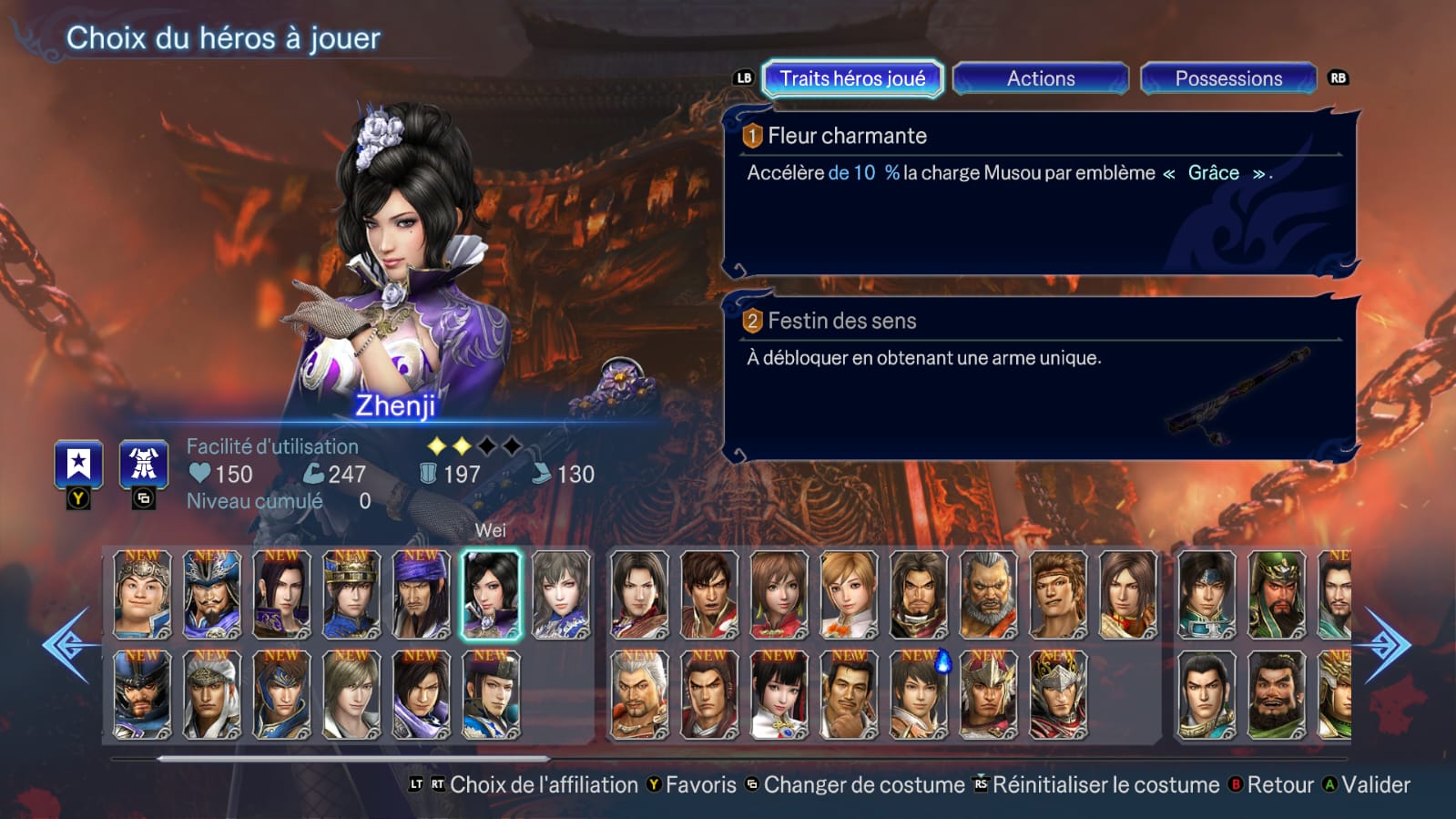Show the Possessions tab
Viewport: 1456px width, 819px height.
1227,78
